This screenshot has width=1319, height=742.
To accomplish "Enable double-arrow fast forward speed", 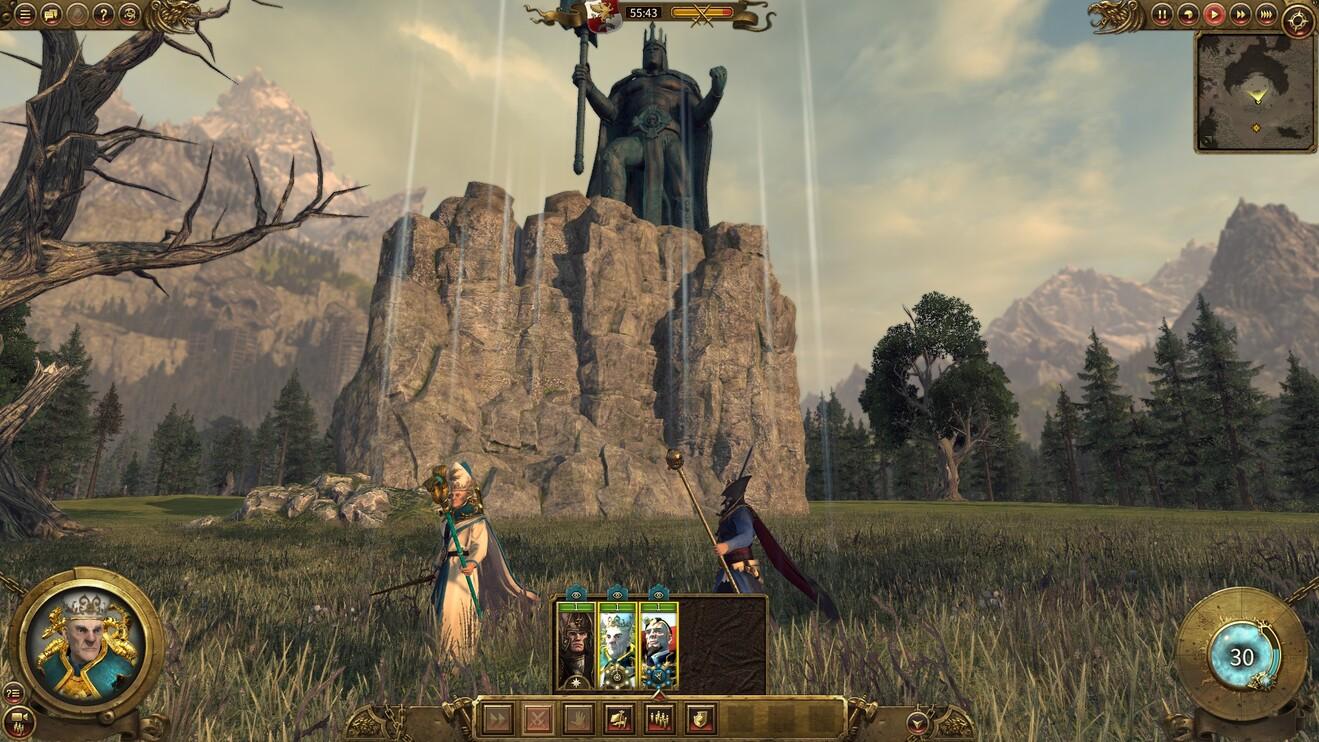I will (x=1240, y=15).
